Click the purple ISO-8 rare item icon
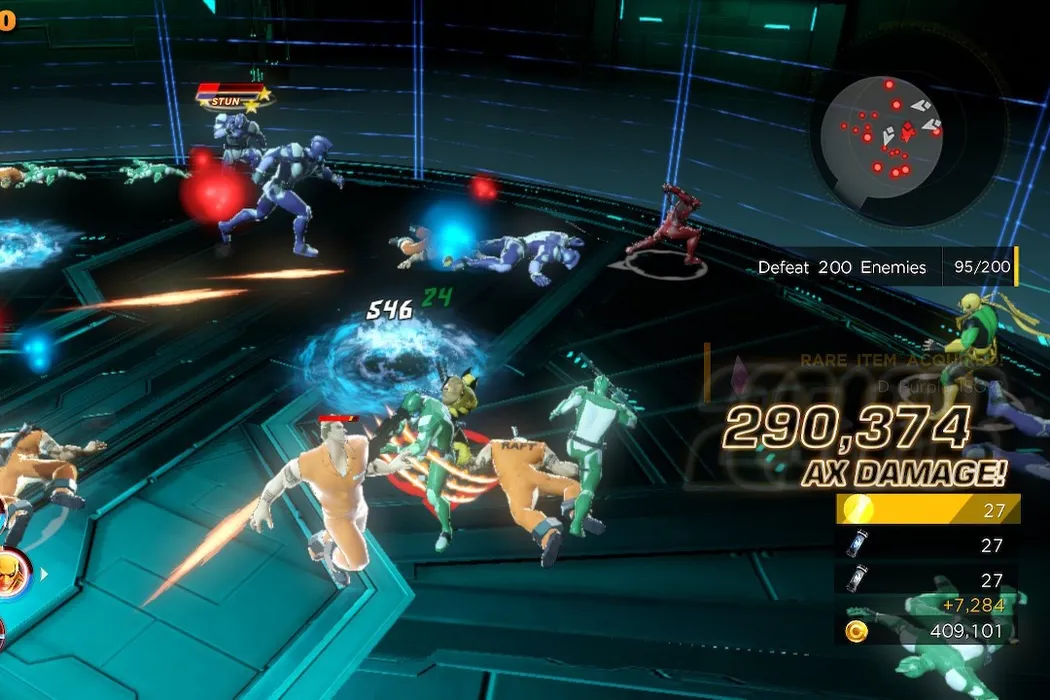This screenshot has width=1050, height=700. (x=742, y=372)
